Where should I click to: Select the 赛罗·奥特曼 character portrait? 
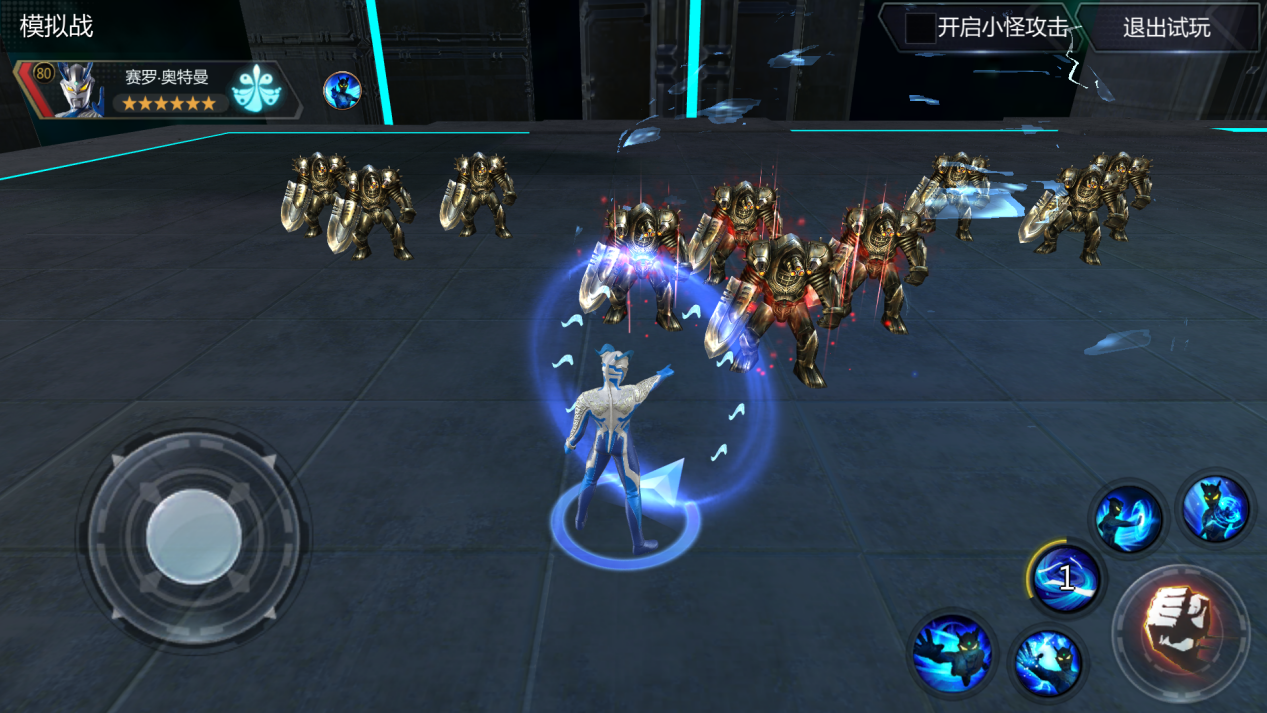80,90
